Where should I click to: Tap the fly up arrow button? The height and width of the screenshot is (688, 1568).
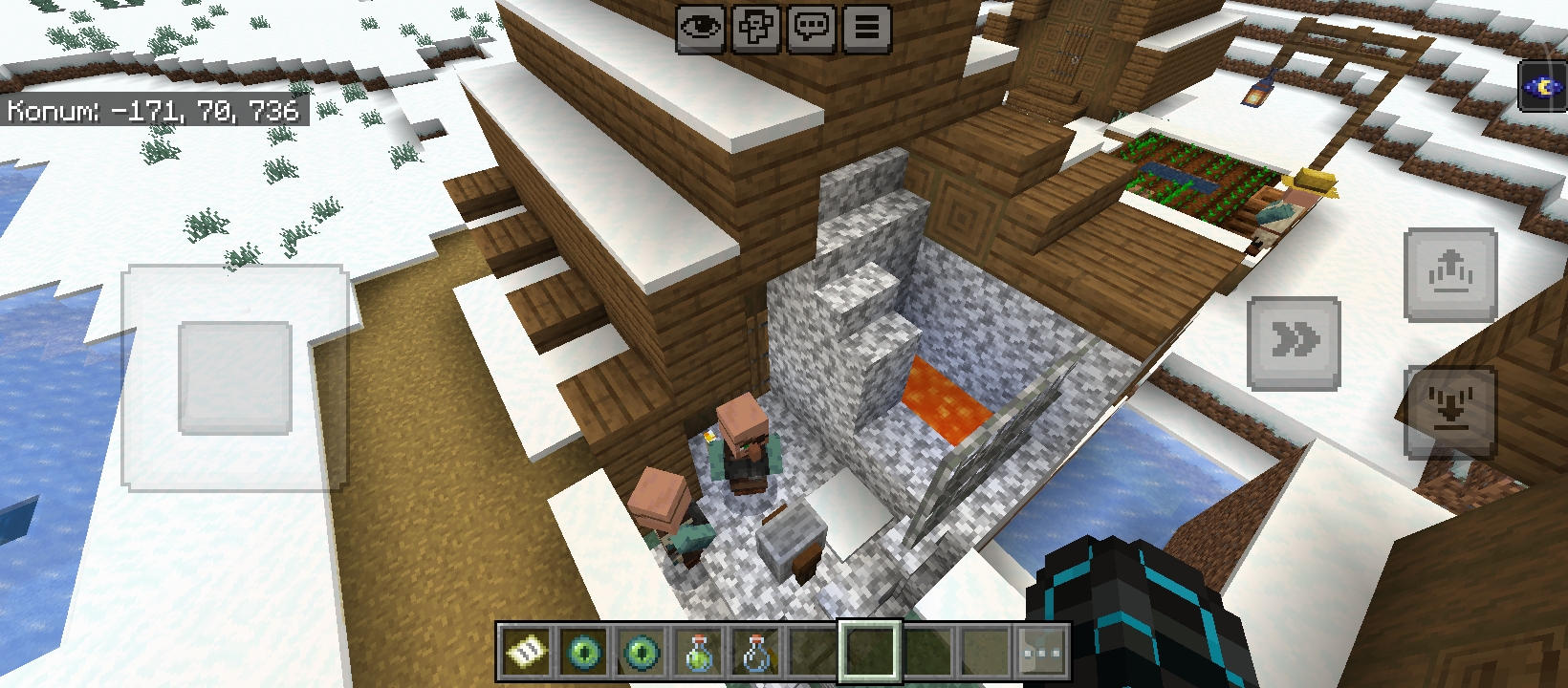(x=1449, y=274)
